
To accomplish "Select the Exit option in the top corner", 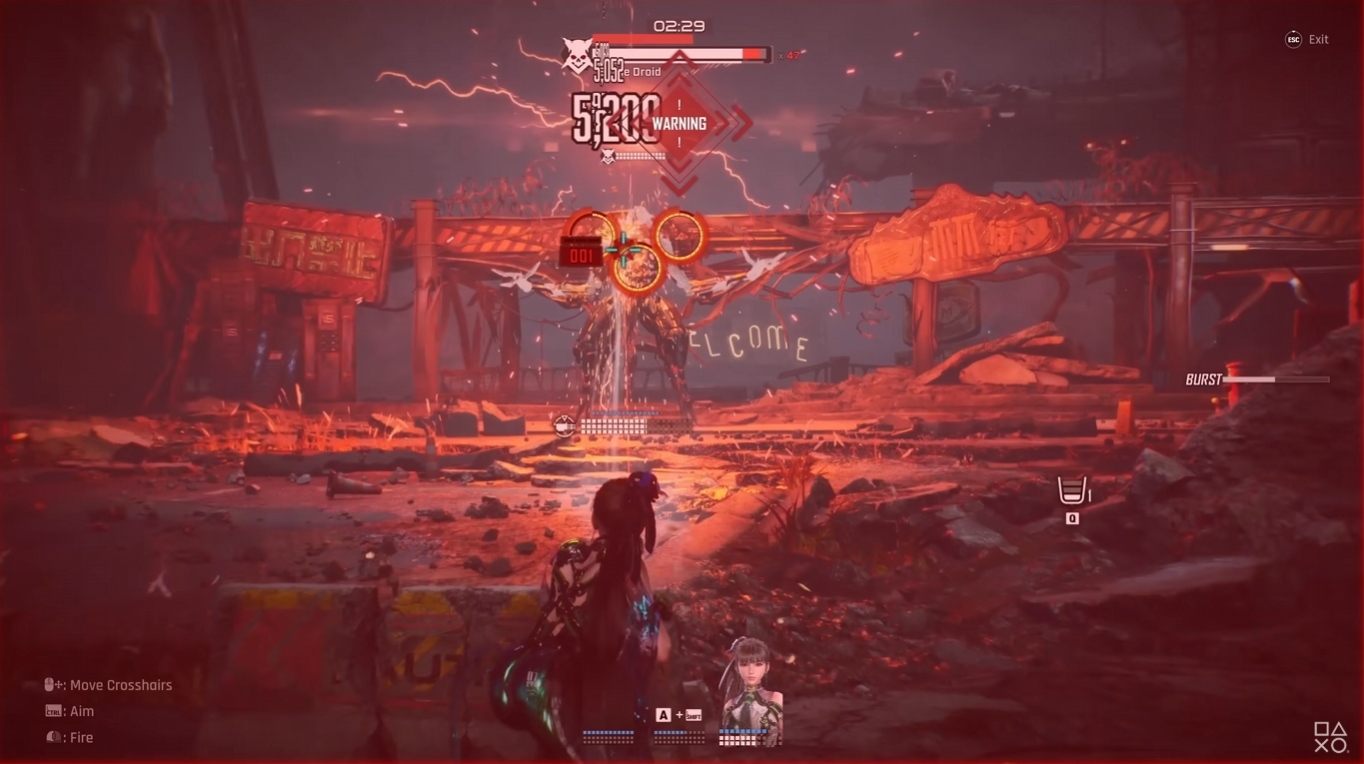I will point(1319,39).
